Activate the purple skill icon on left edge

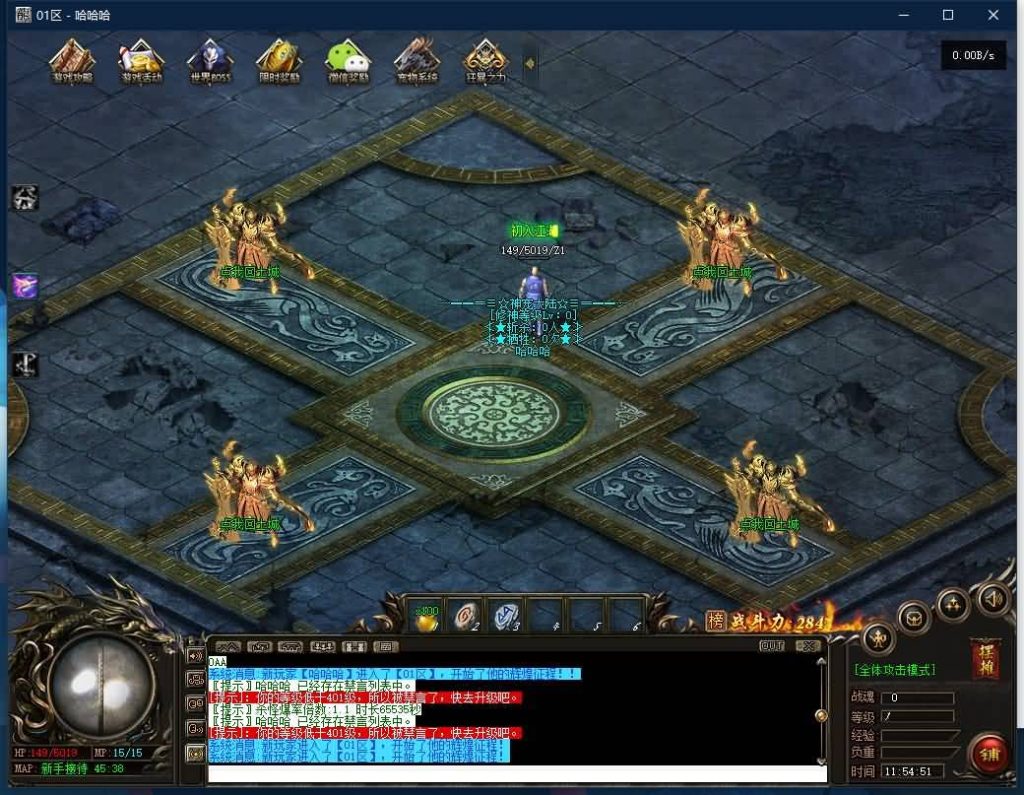(25, 285)
